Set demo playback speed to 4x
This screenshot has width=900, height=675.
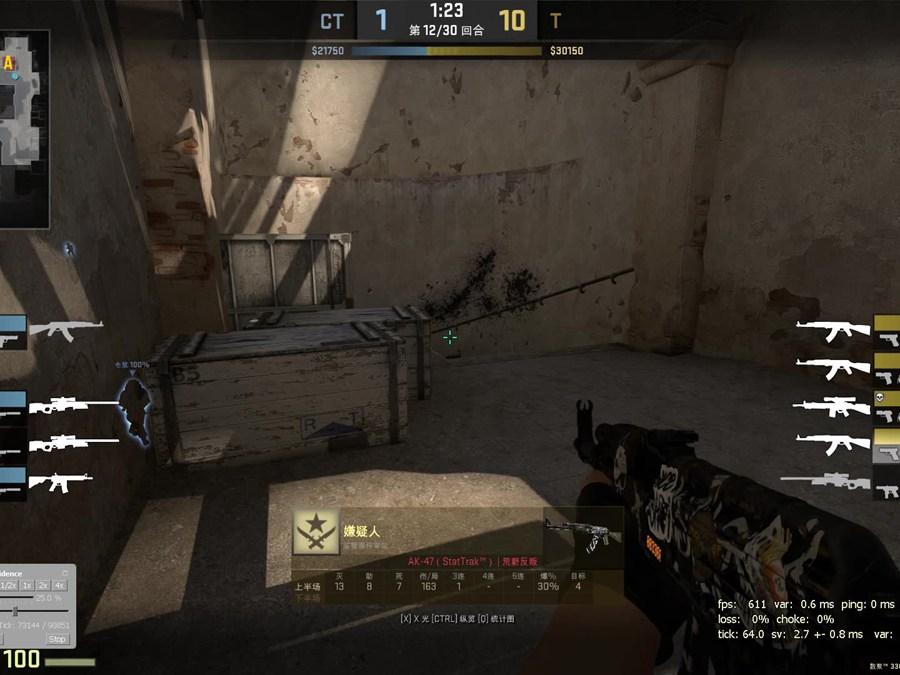pos(59,585)
